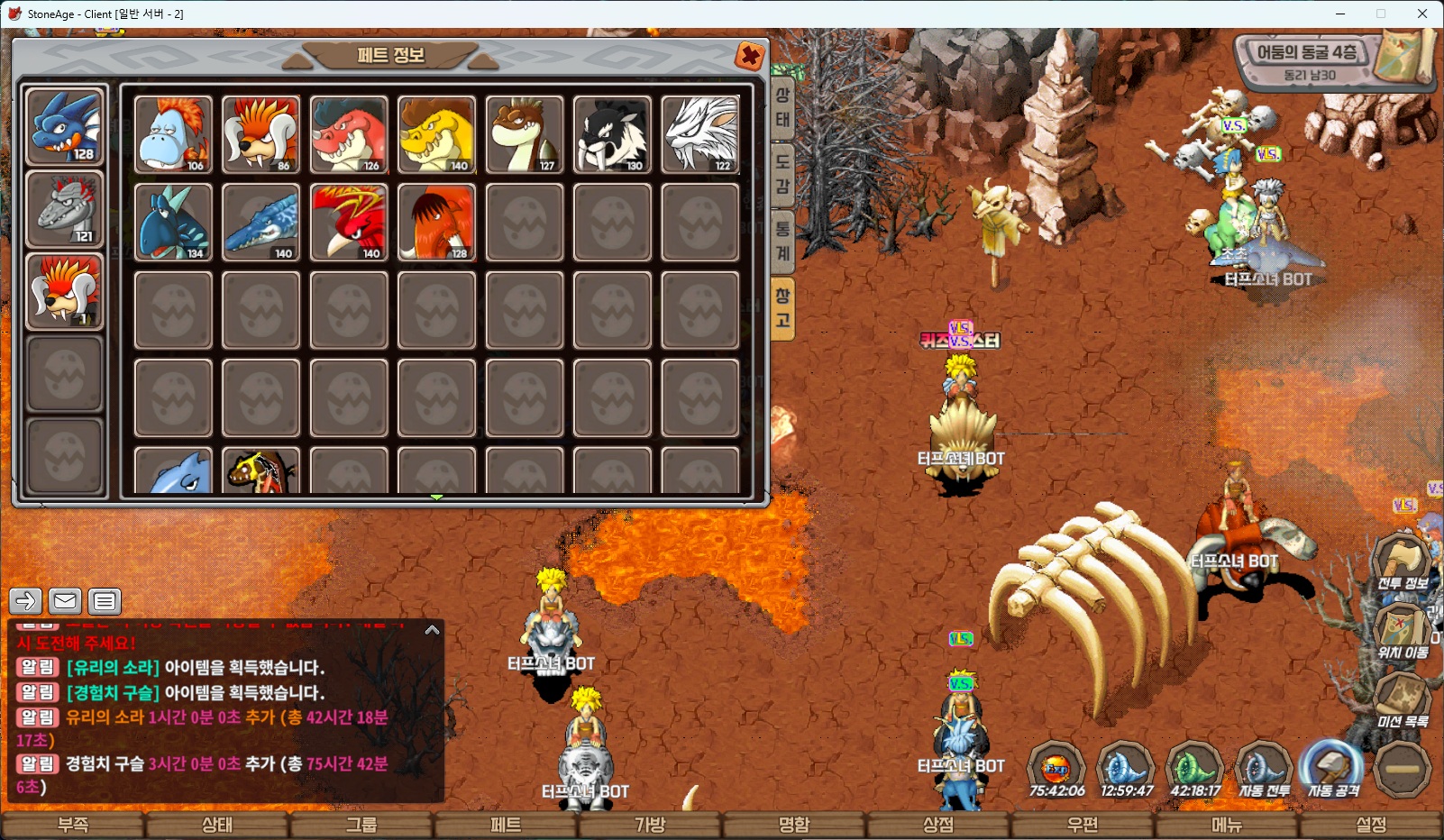1444x840 pixels.
Task: Open the 설정 settings menu
Action: pyautogui.click(x=1371, y=825)
